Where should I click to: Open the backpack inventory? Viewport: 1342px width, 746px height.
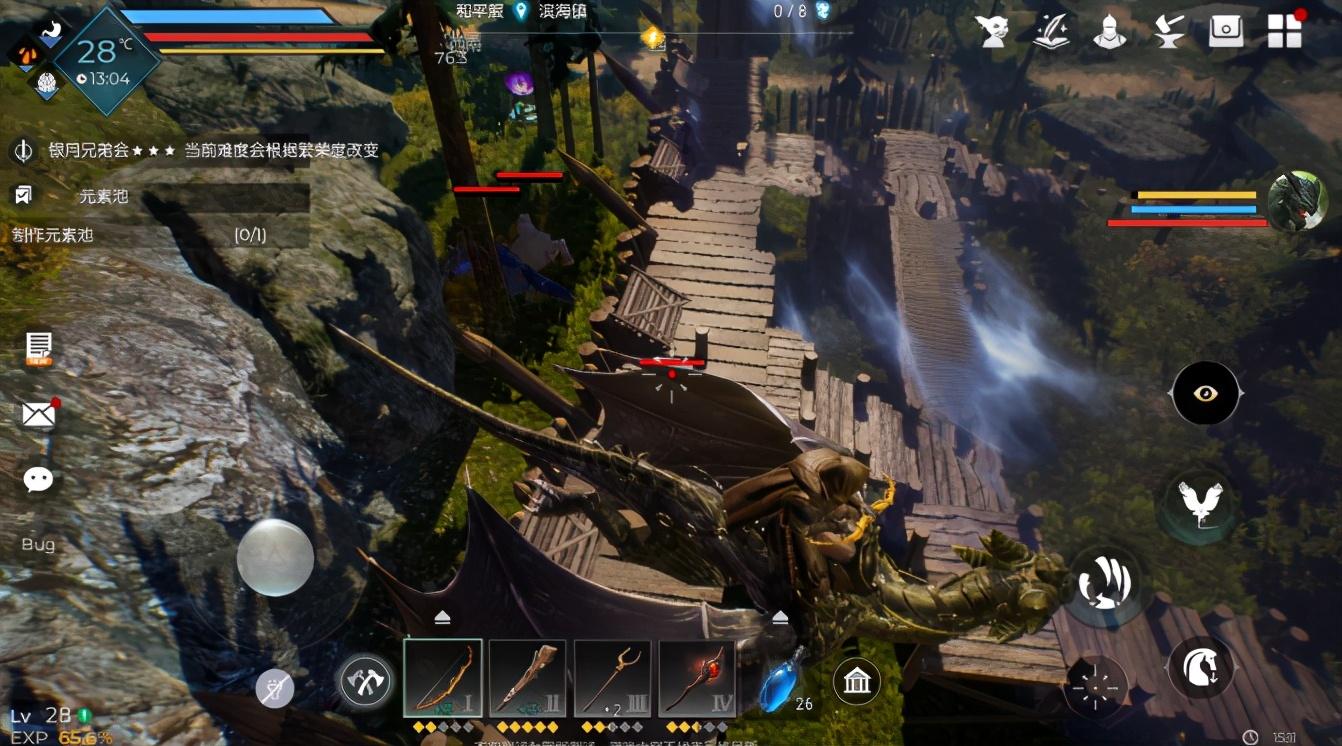[1226, 31]
